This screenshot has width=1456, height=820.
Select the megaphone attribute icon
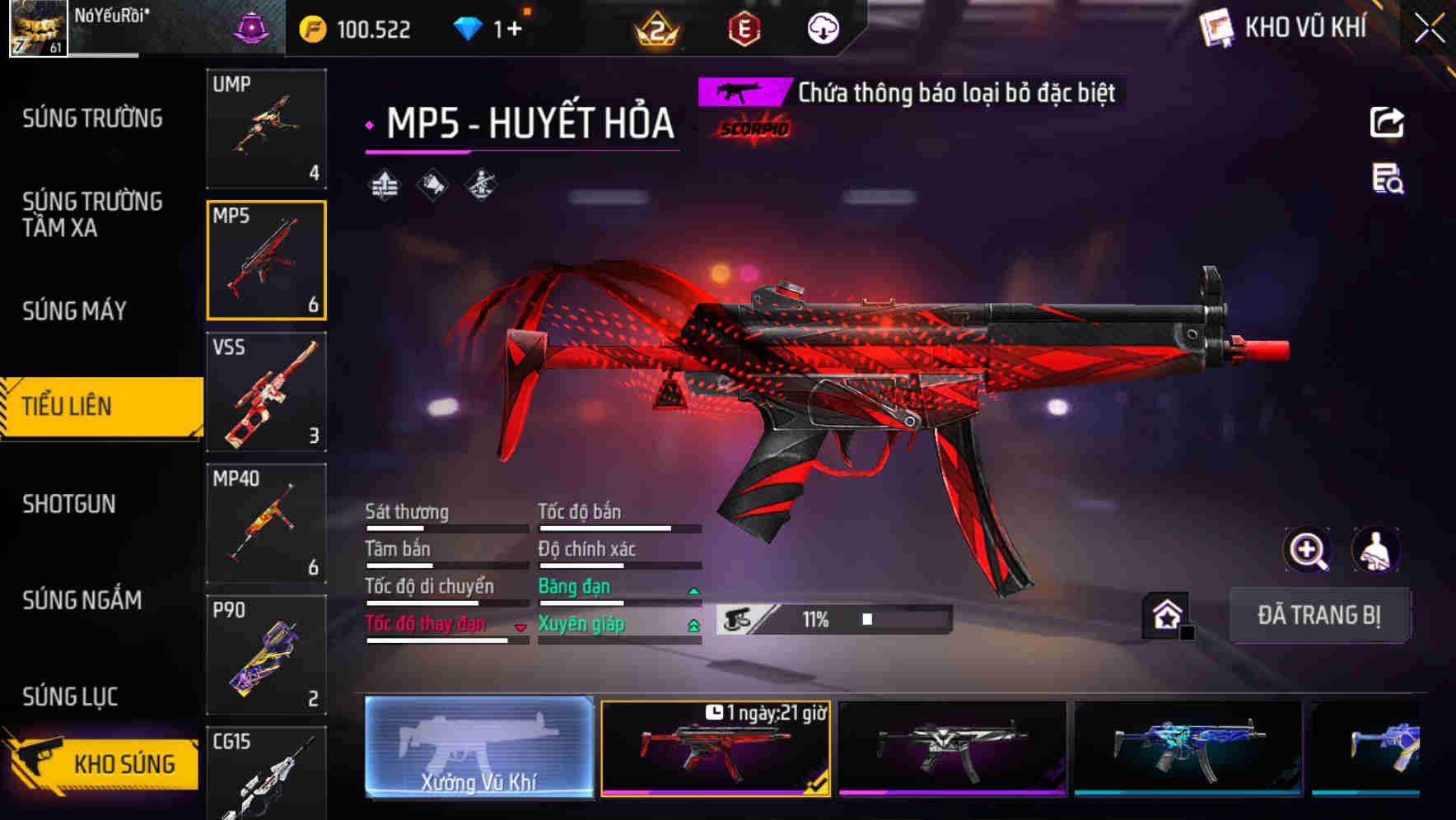click(x=432, y=183)
